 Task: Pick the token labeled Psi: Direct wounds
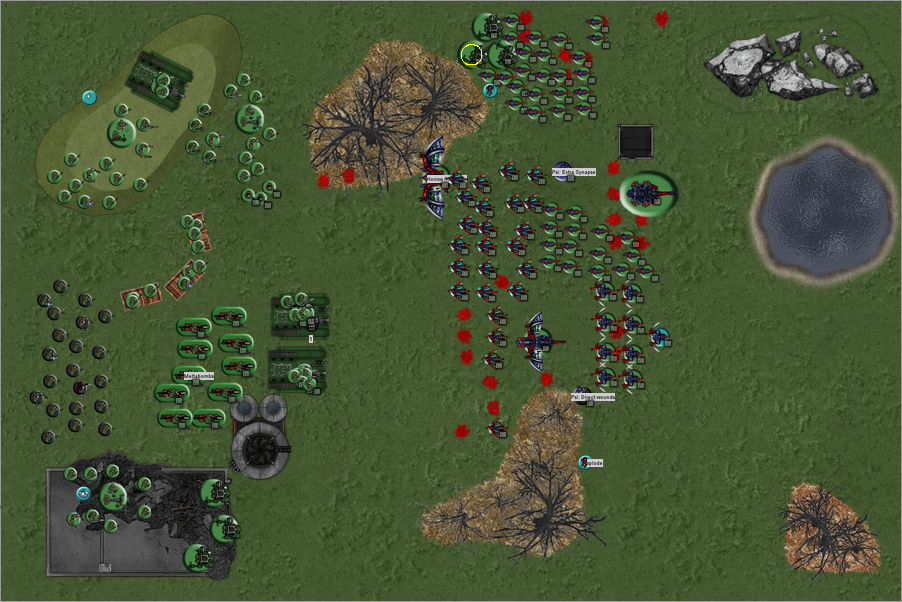click(581, 395)
